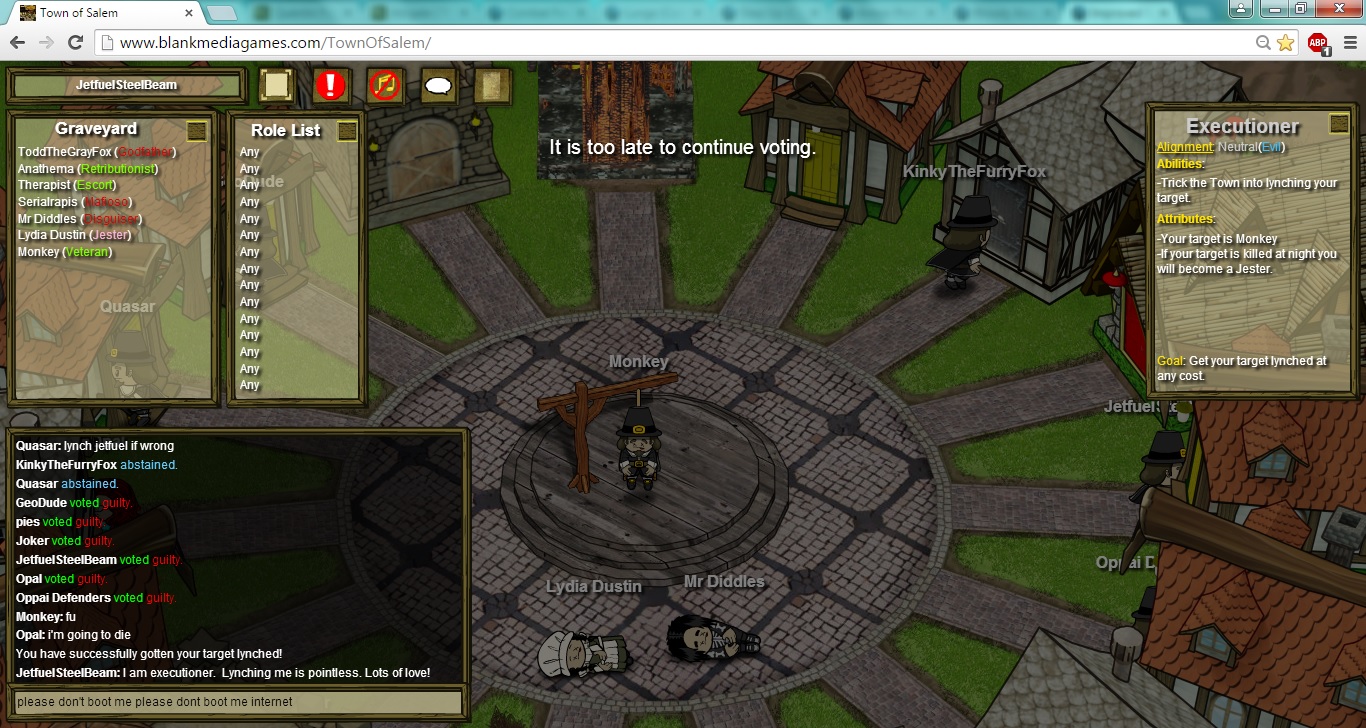Collapse the Executioner role card
1366x728 pixels.
coord(1338,124)
